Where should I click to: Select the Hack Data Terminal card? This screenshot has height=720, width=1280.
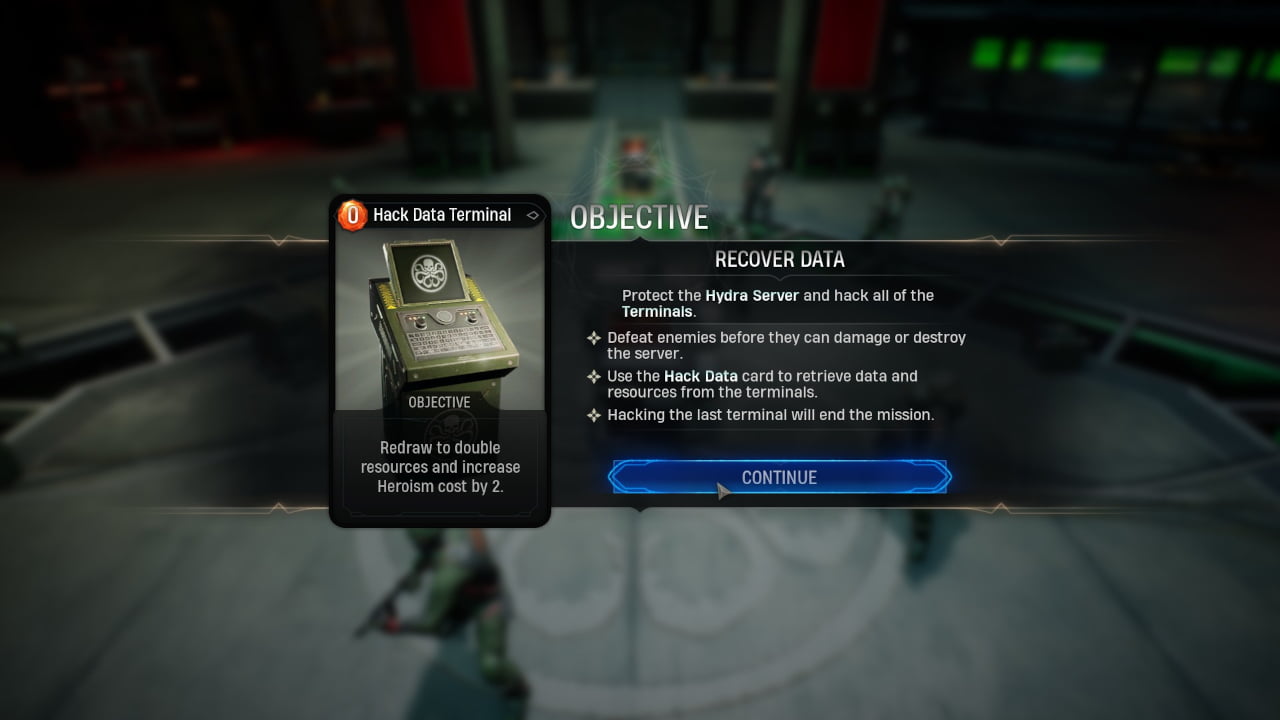[440, 360]
